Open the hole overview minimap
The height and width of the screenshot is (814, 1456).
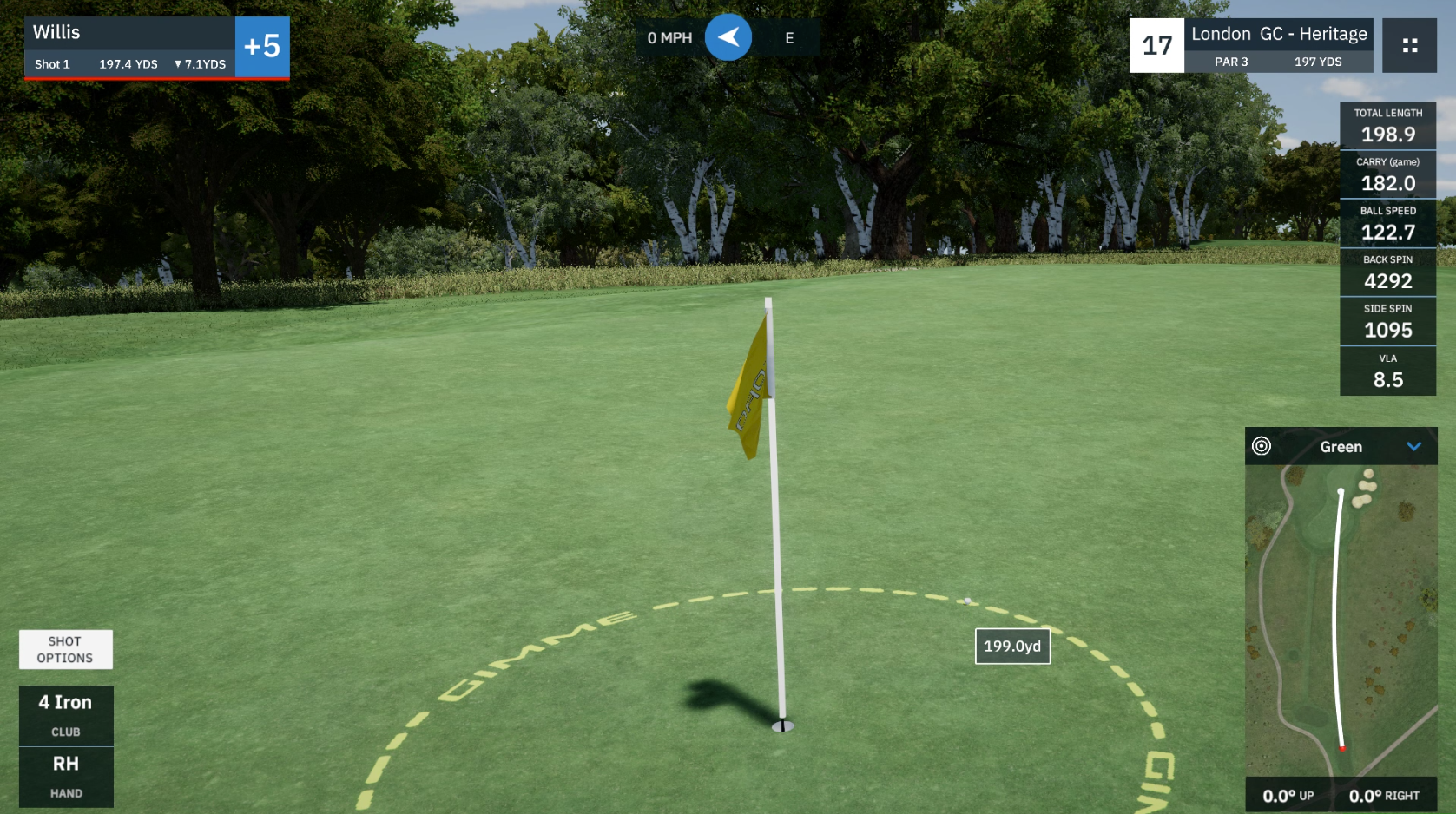pos(1341,620)
